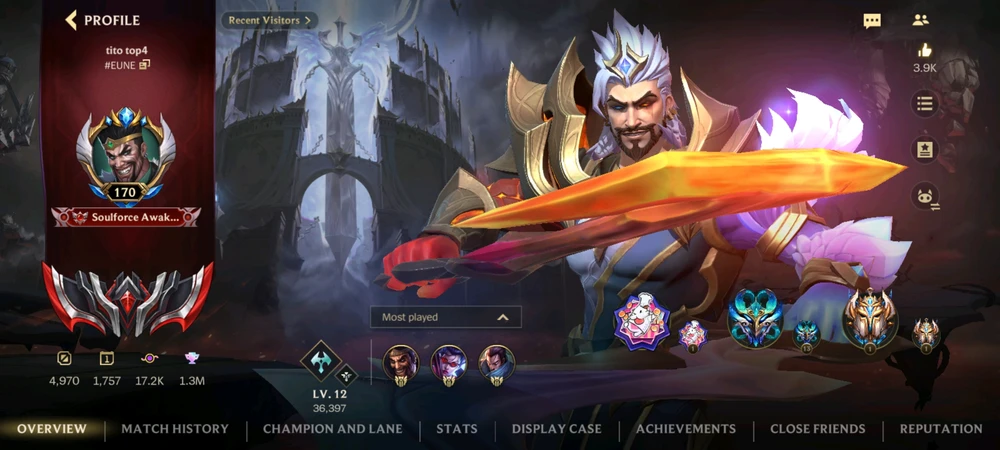Select the Soulforce Awakening title banner
1000x450 pixels.
click(126, 217)
